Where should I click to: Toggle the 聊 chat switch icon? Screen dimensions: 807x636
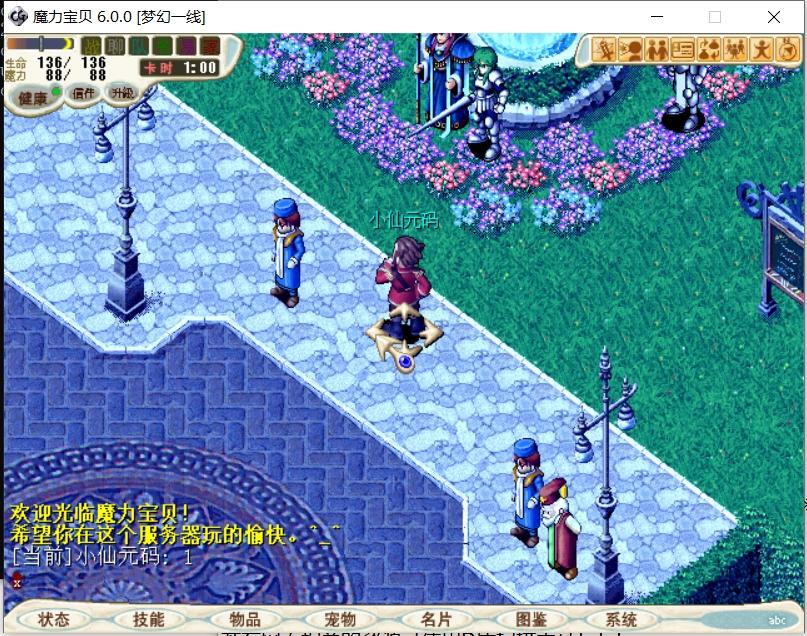116,46
